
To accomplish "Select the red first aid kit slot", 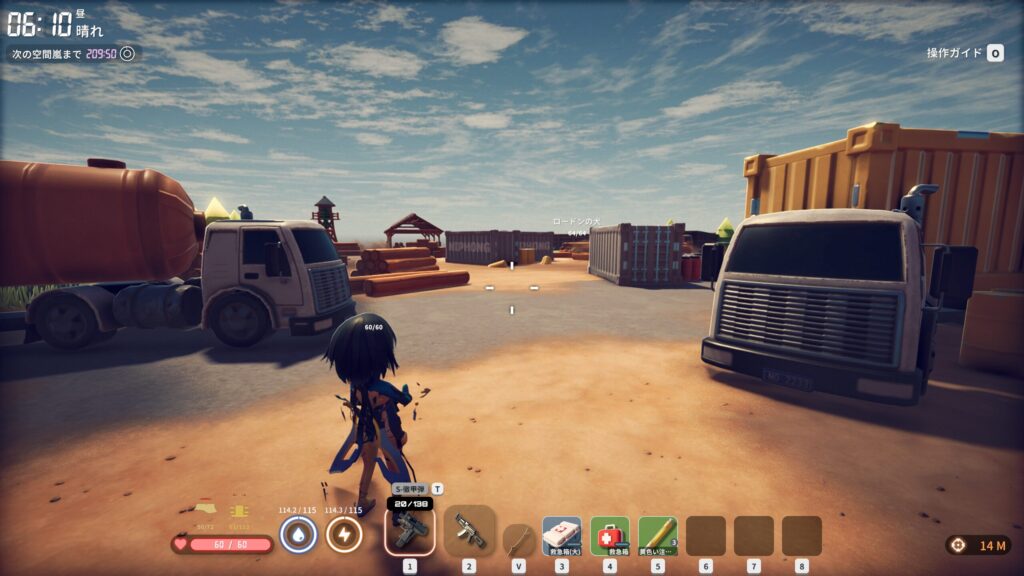I will 609,536.
